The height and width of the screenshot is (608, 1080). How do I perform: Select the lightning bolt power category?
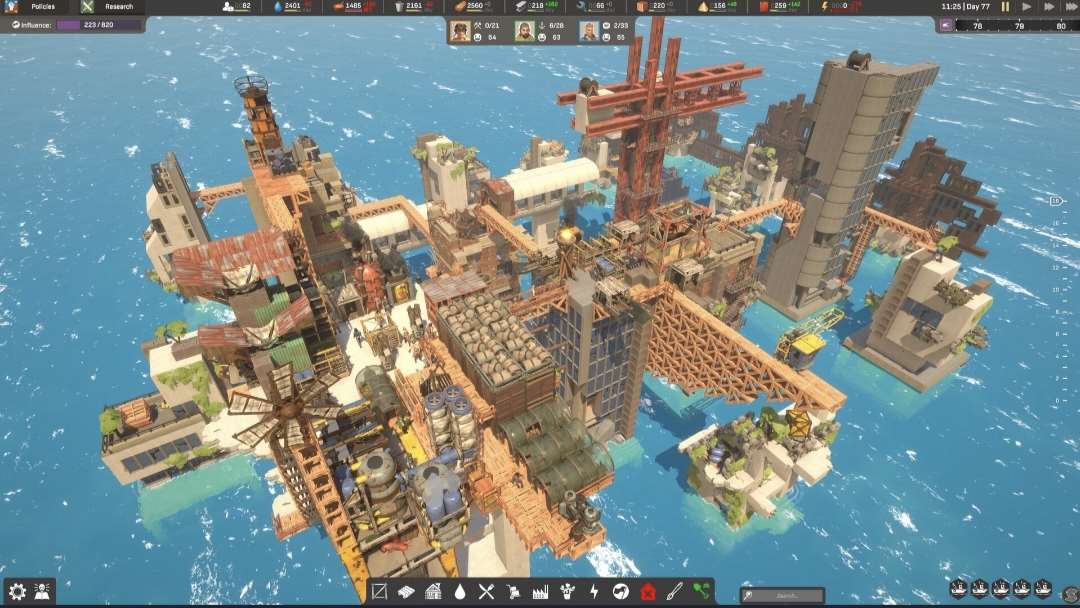click(x=594, y=591)
